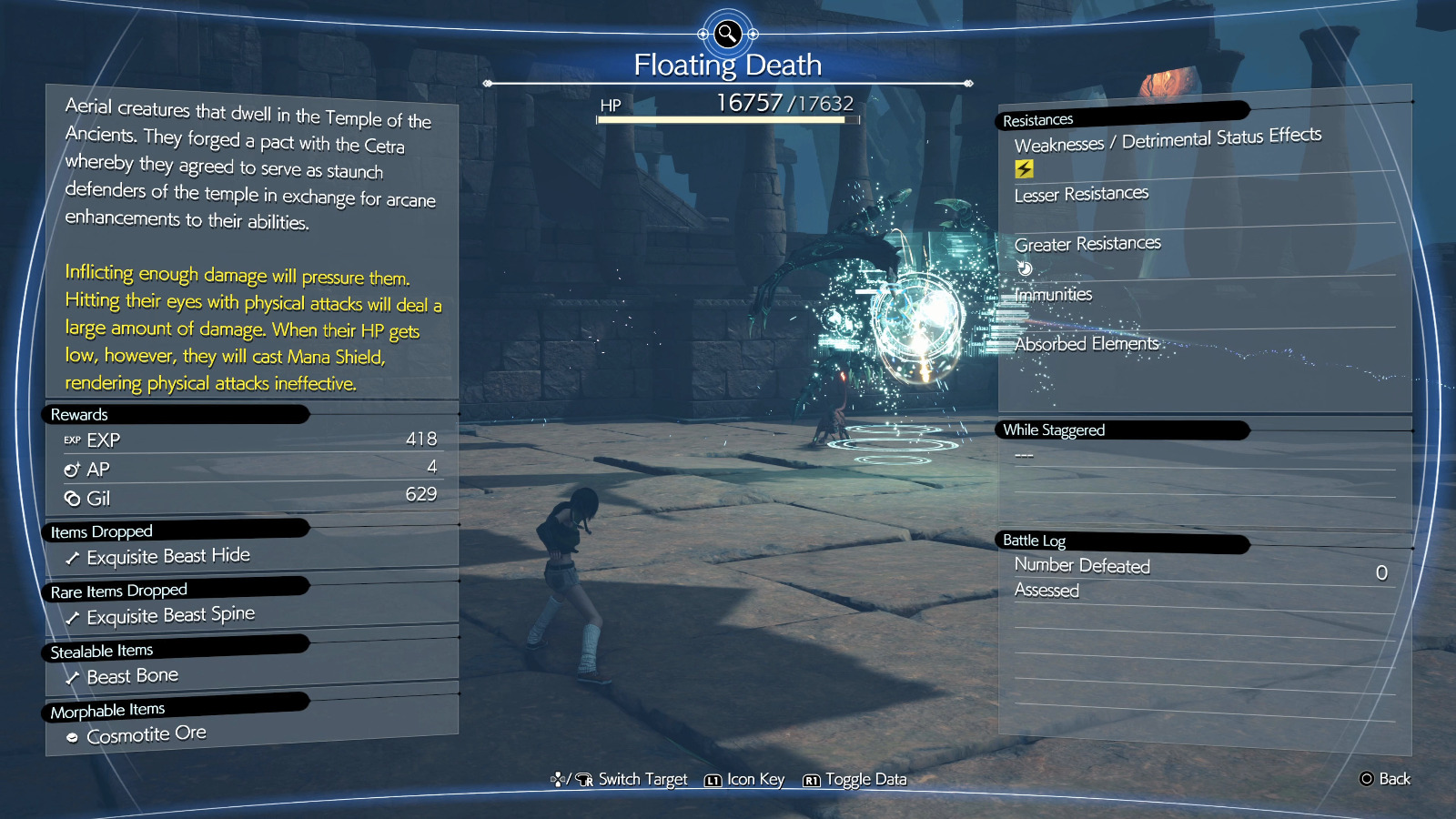Click the magnifying glass assess icon
Viewport: 1456px width, 819px height.
727,35
